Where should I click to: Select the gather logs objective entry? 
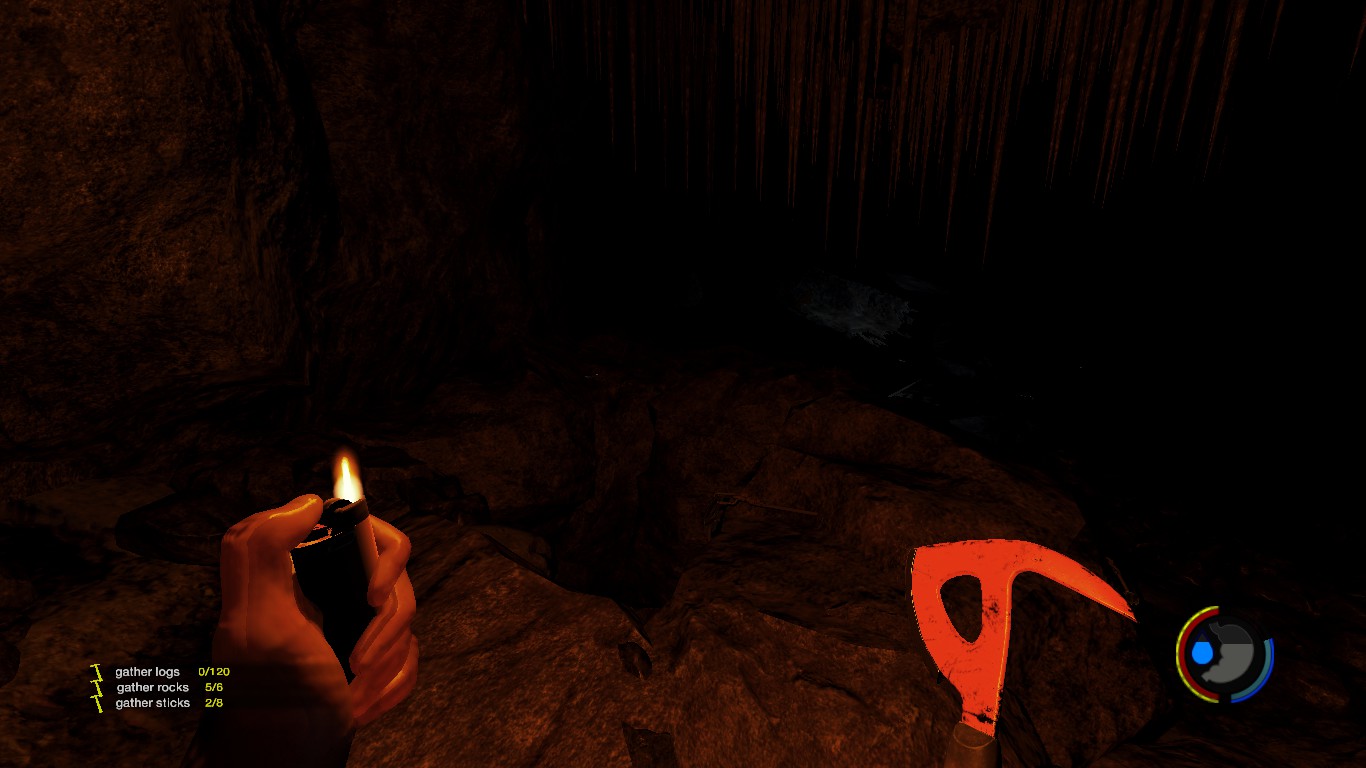tap(148, 672)
